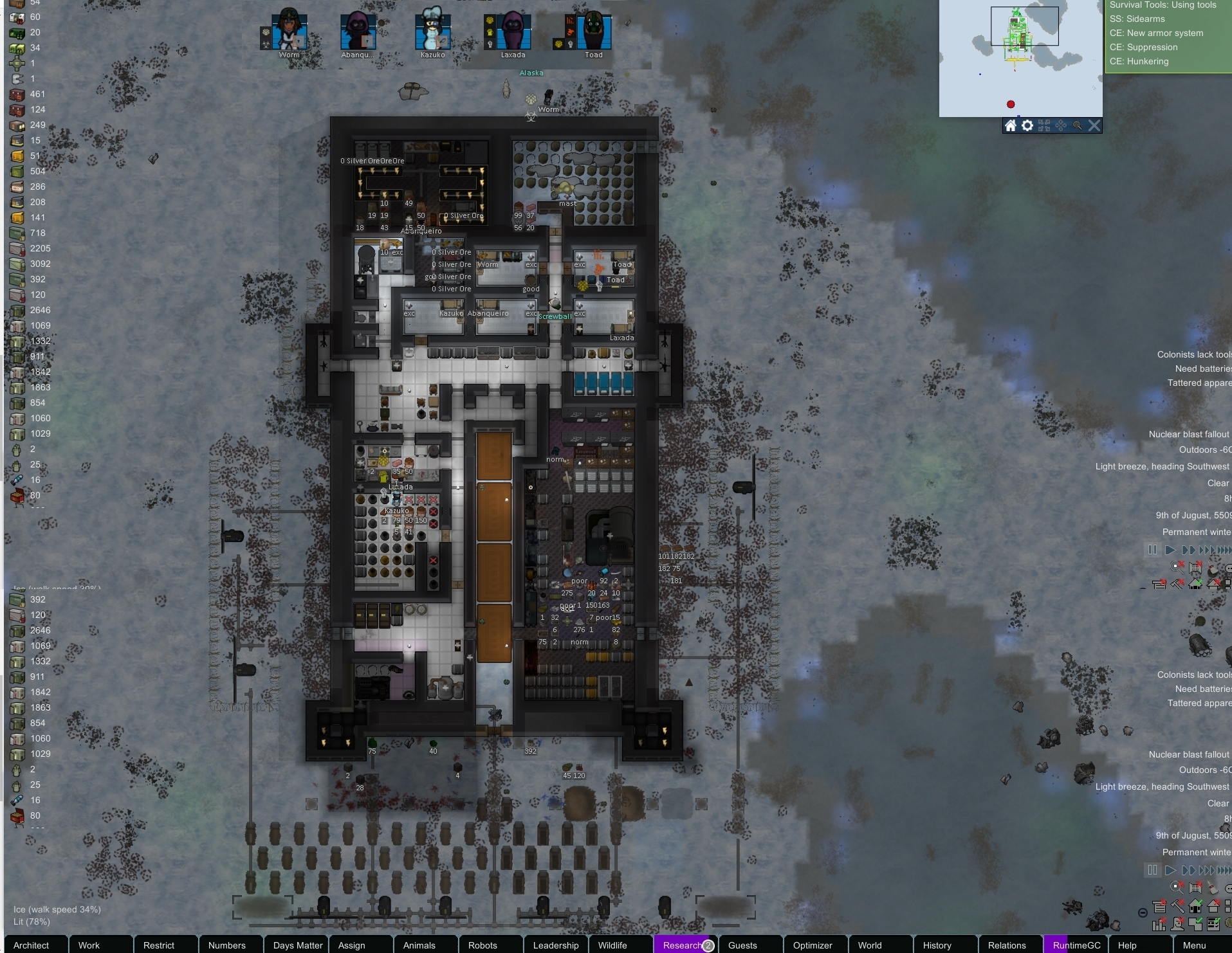This screenshot has width=1232, height=953.
Task: Click on the minimap
Action: [1020, 58]
